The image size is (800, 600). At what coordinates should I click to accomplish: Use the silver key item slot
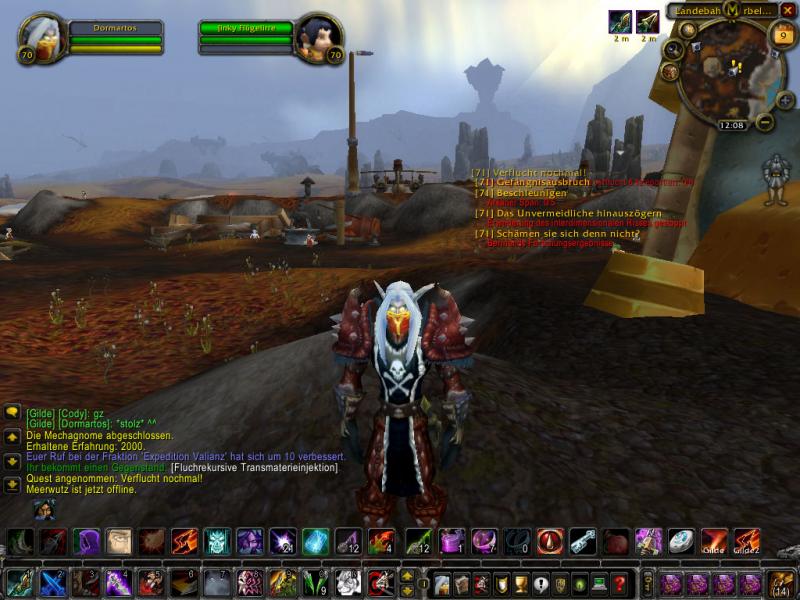click(583, 542)
